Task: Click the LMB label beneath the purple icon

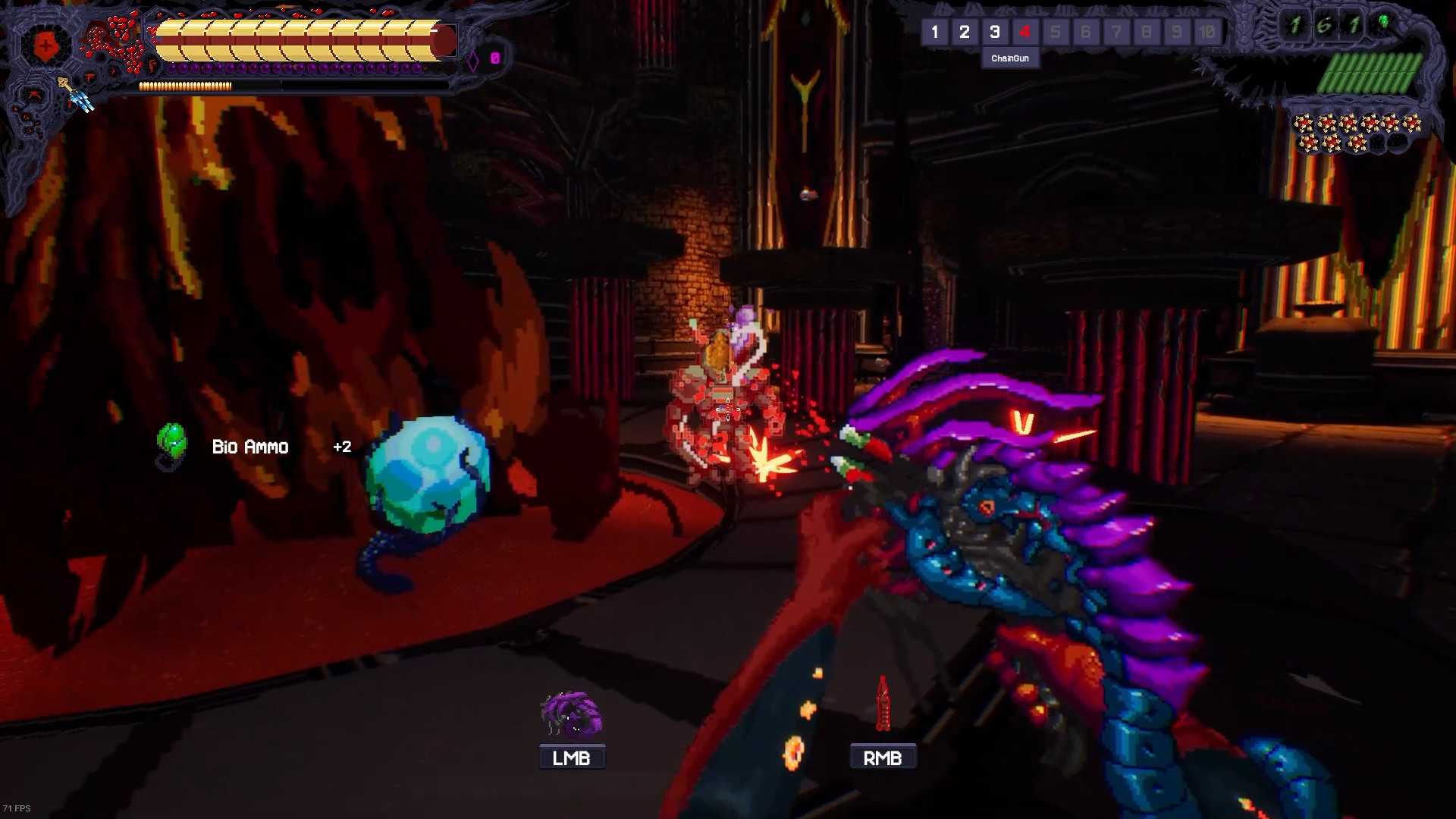Action: pos(571,756)
